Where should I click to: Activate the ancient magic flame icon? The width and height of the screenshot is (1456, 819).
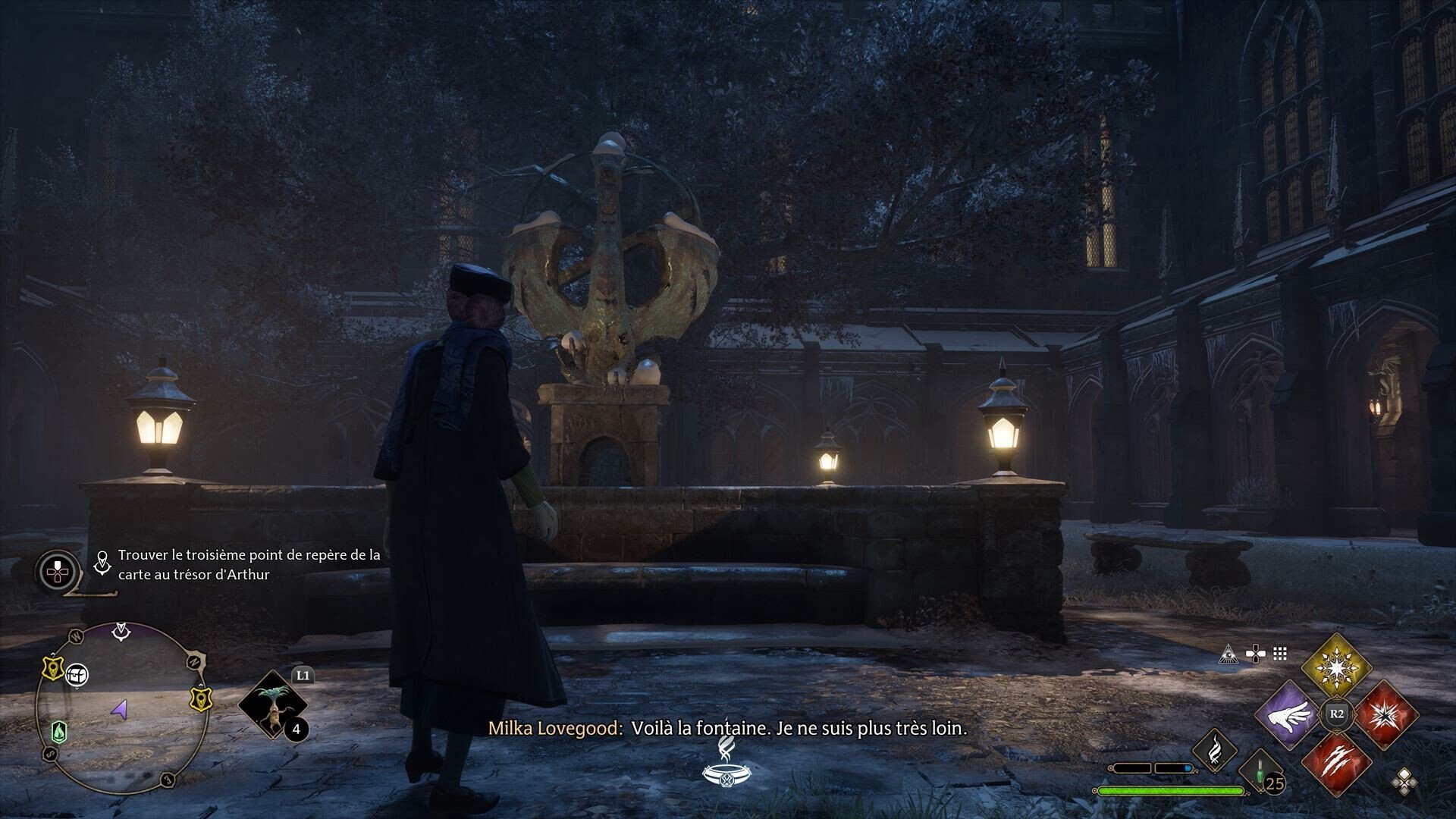point(1214,750)
